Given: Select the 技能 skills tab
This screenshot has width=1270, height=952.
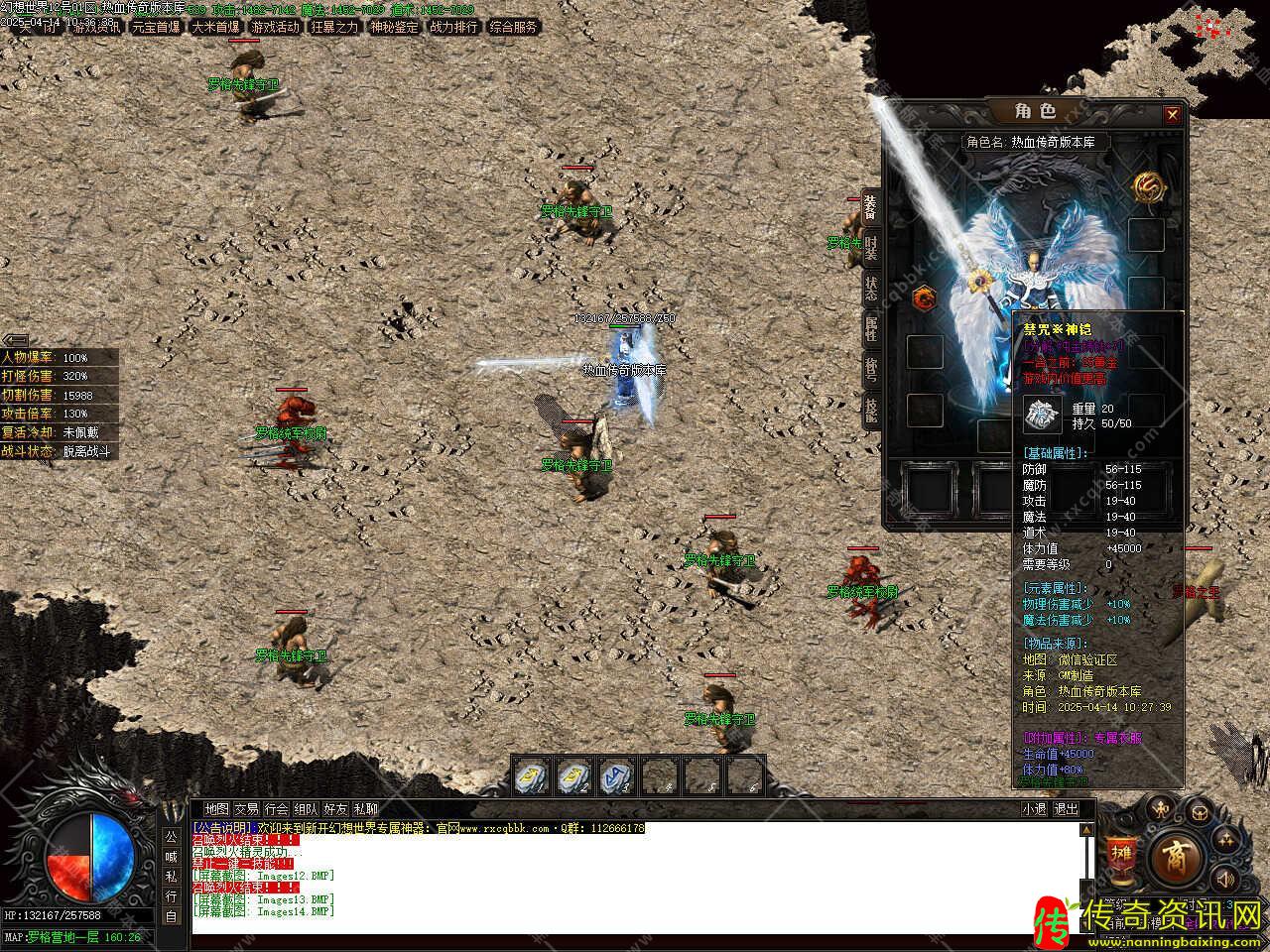Looking at the screenshot, I should click(x=870, y=409).
